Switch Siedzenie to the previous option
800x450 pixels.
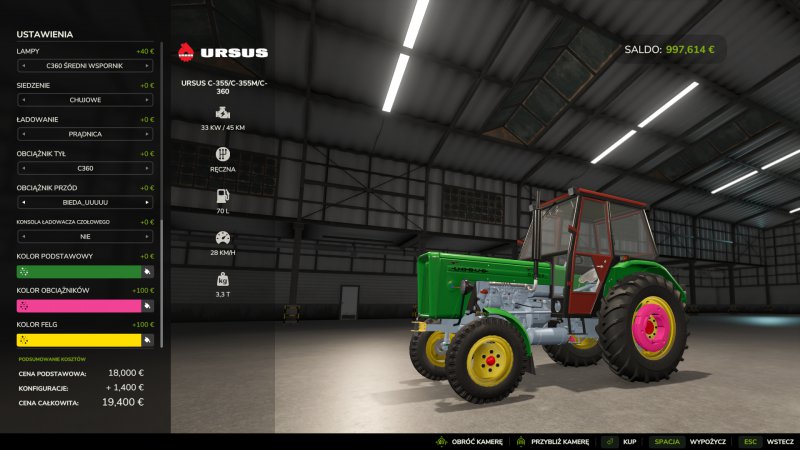(22, 100)
